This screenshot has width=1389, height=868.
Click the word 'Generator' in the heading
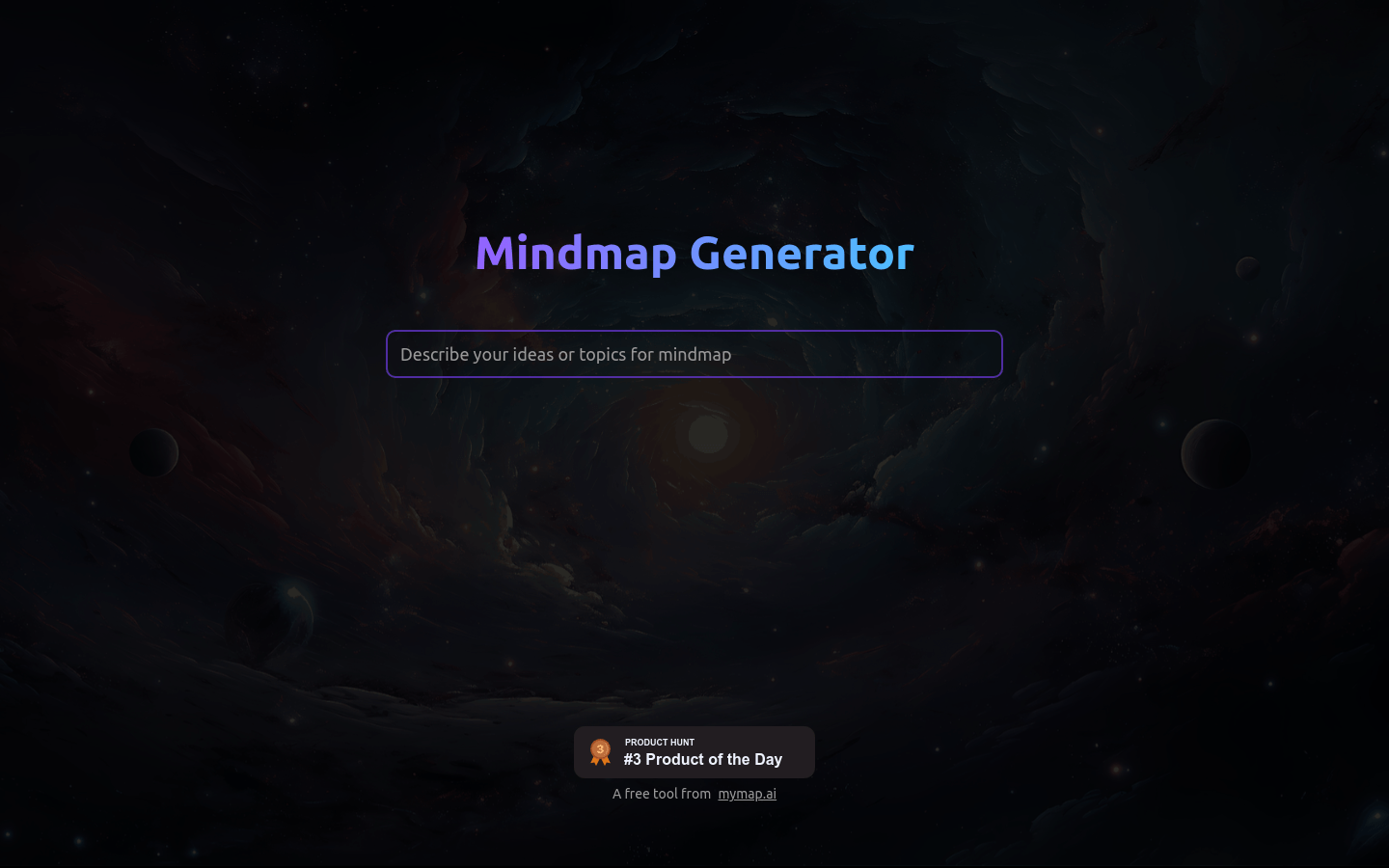pyautogui.click(x=801, y=253)
